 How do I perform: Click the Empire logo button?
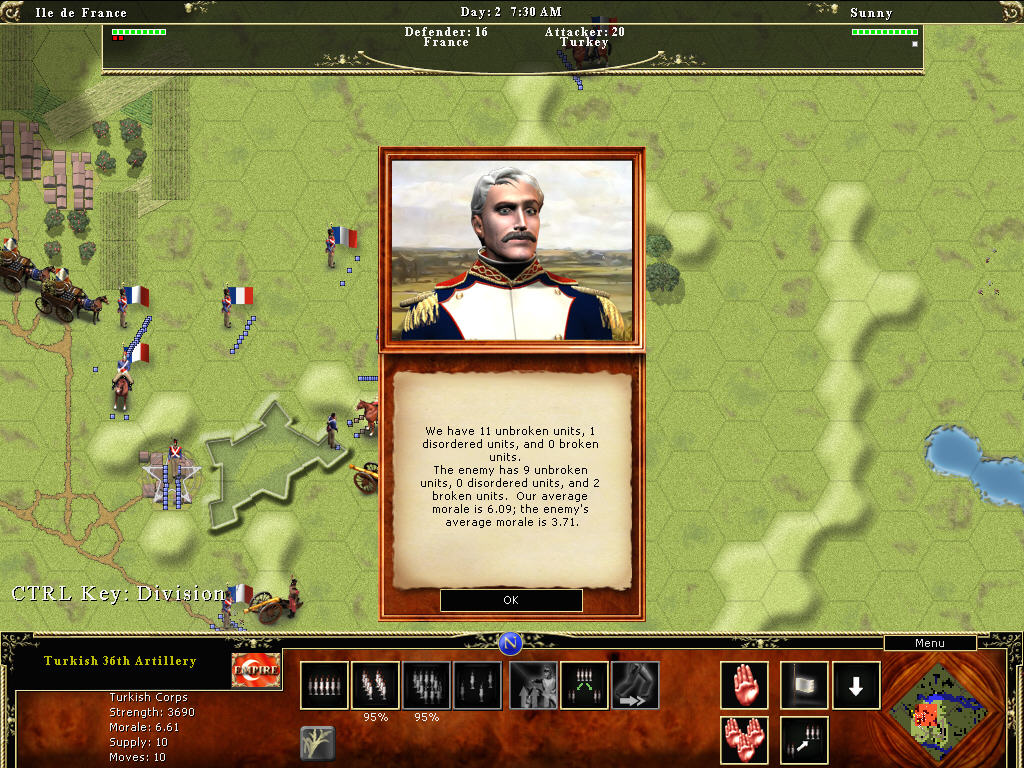(x=255, y=671)
